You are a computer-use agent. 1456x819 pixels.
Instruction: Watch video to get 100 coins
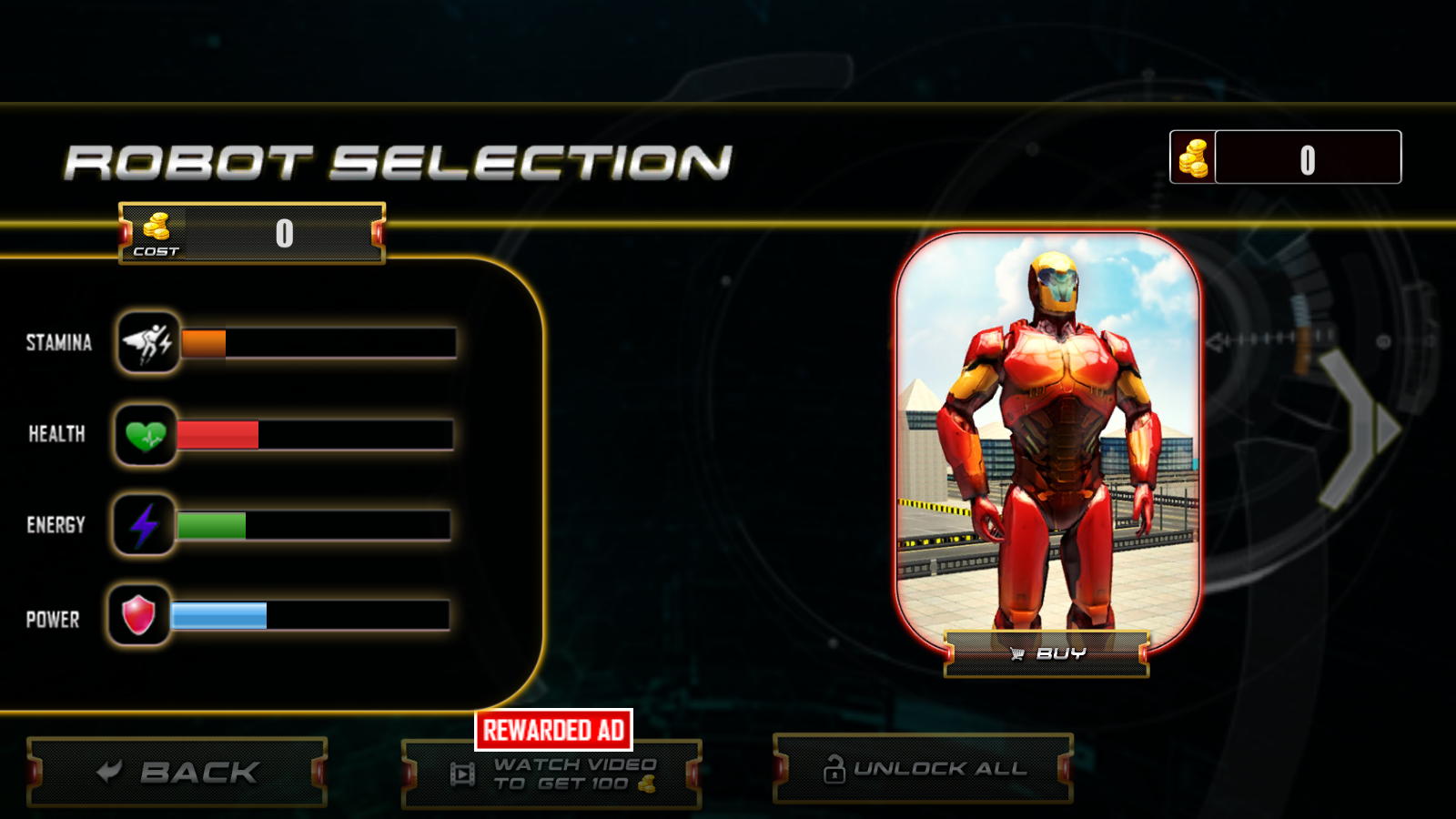[x=552, y=774]
